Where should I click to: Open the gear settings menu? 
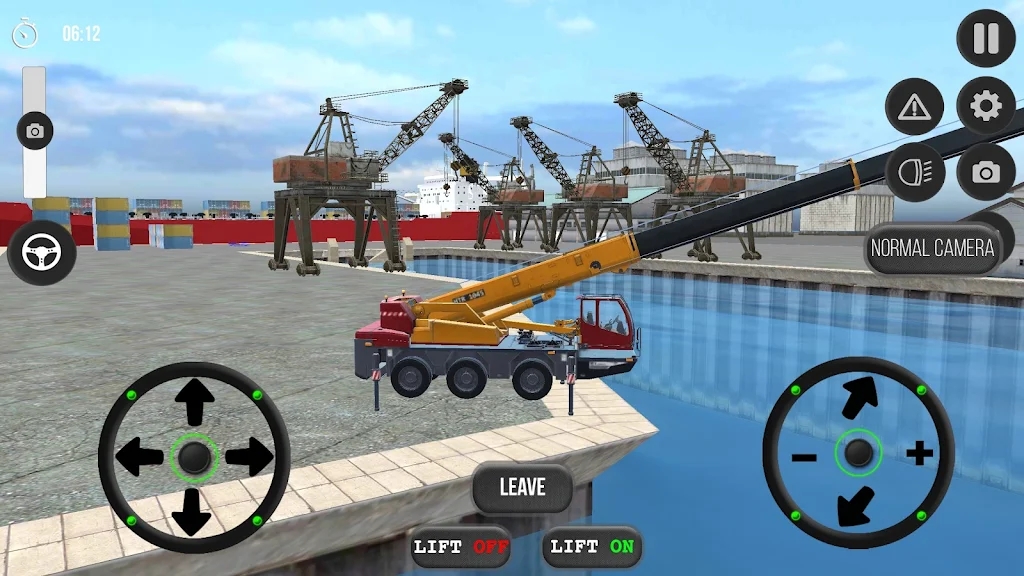click(x=986, y=106)
